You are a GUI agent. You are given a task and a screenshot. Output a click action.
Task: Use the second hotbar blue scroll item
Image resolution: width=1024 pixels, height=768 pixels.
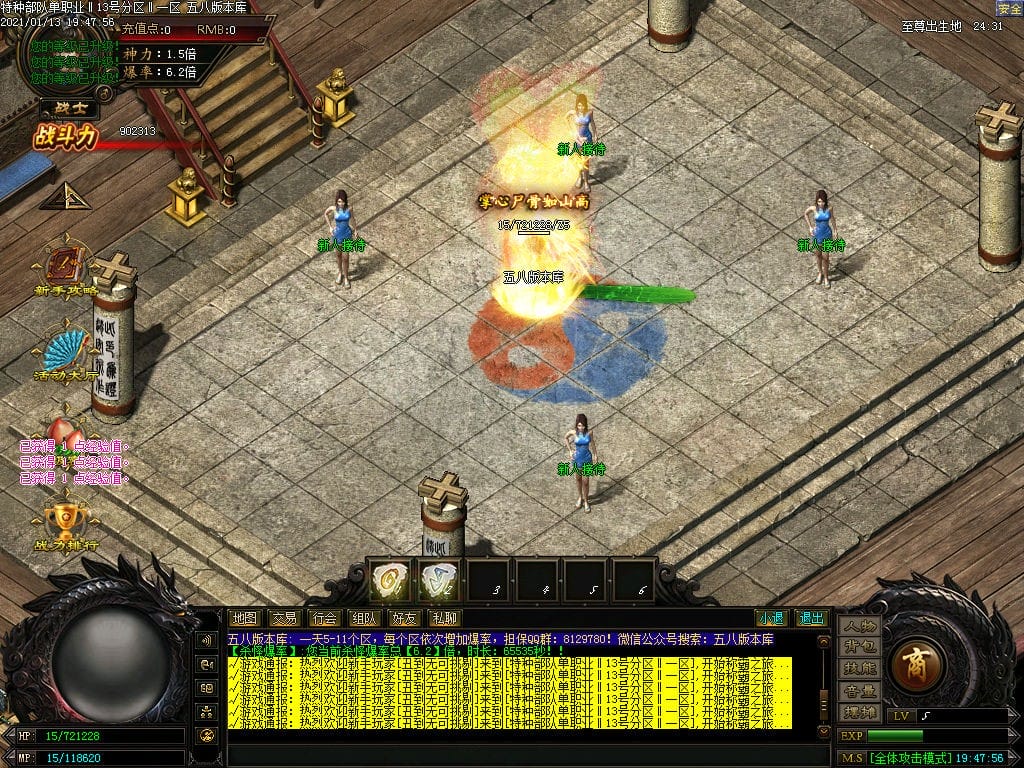point(438,581)
